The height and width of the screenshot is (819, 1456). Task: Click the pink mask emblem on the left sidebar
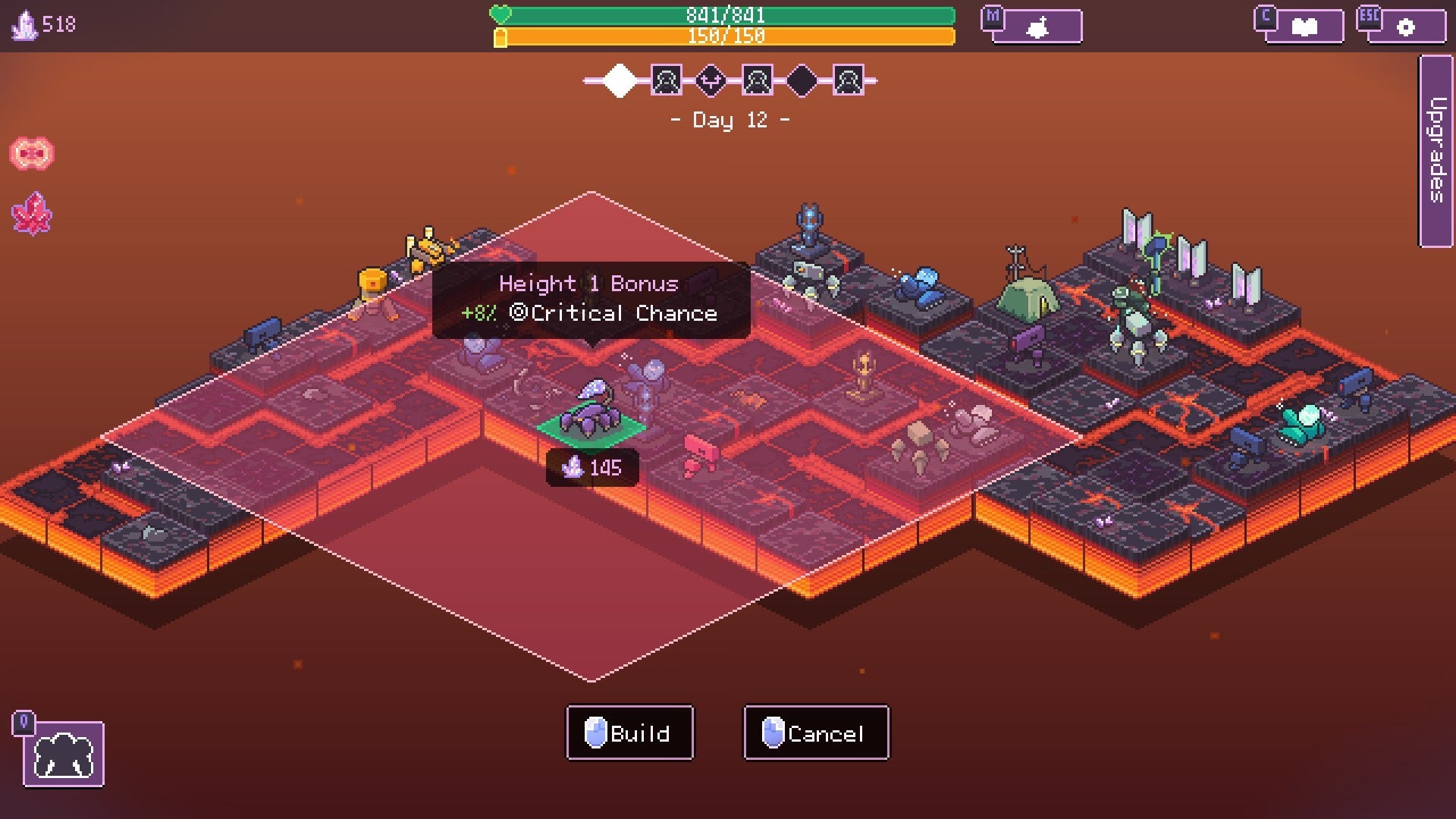pyautogui.click(x=33, y=152)
